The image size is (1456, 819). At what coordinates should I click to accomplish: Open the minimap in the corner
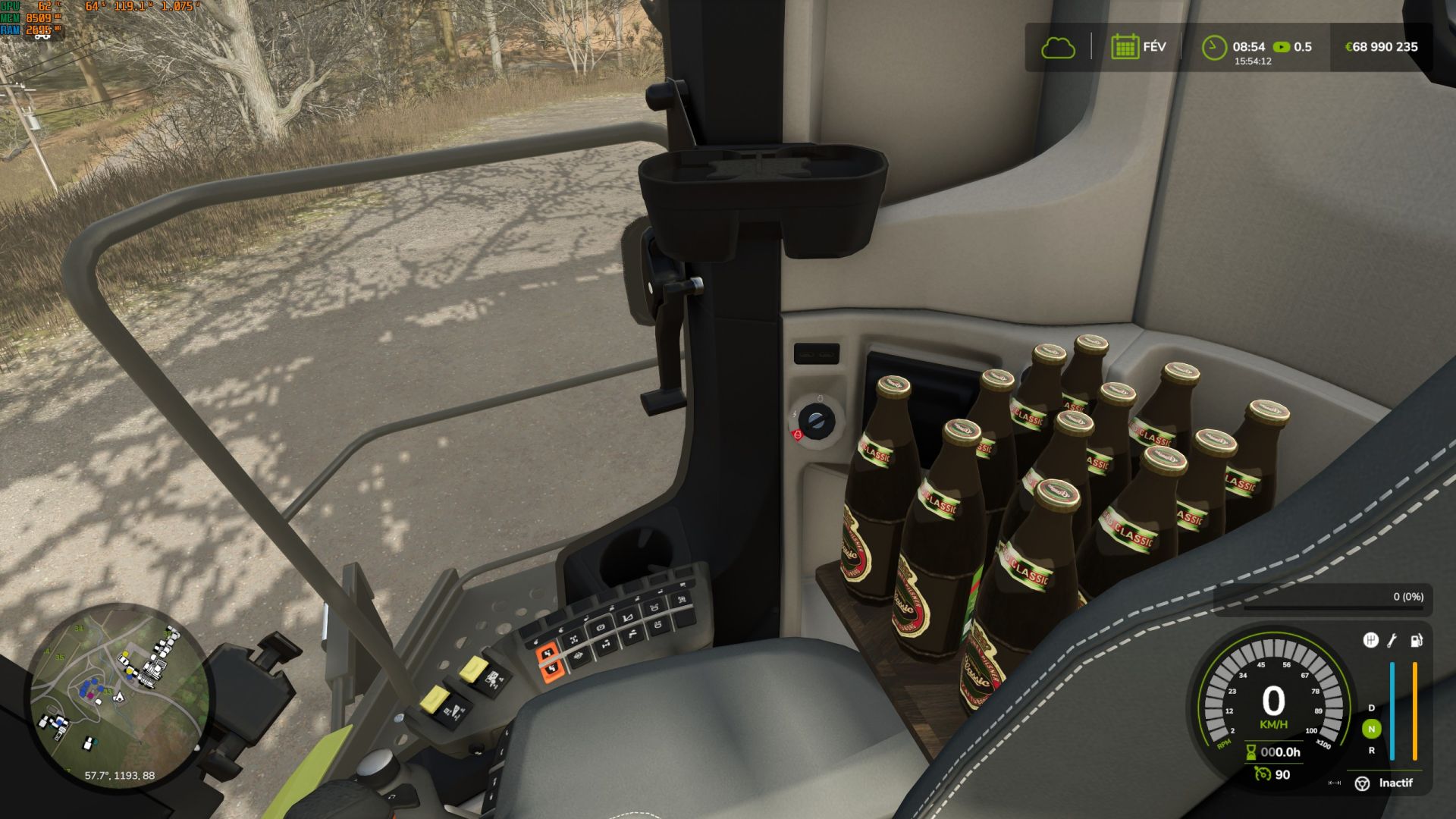pyautogui.click(x=119, y=691)
